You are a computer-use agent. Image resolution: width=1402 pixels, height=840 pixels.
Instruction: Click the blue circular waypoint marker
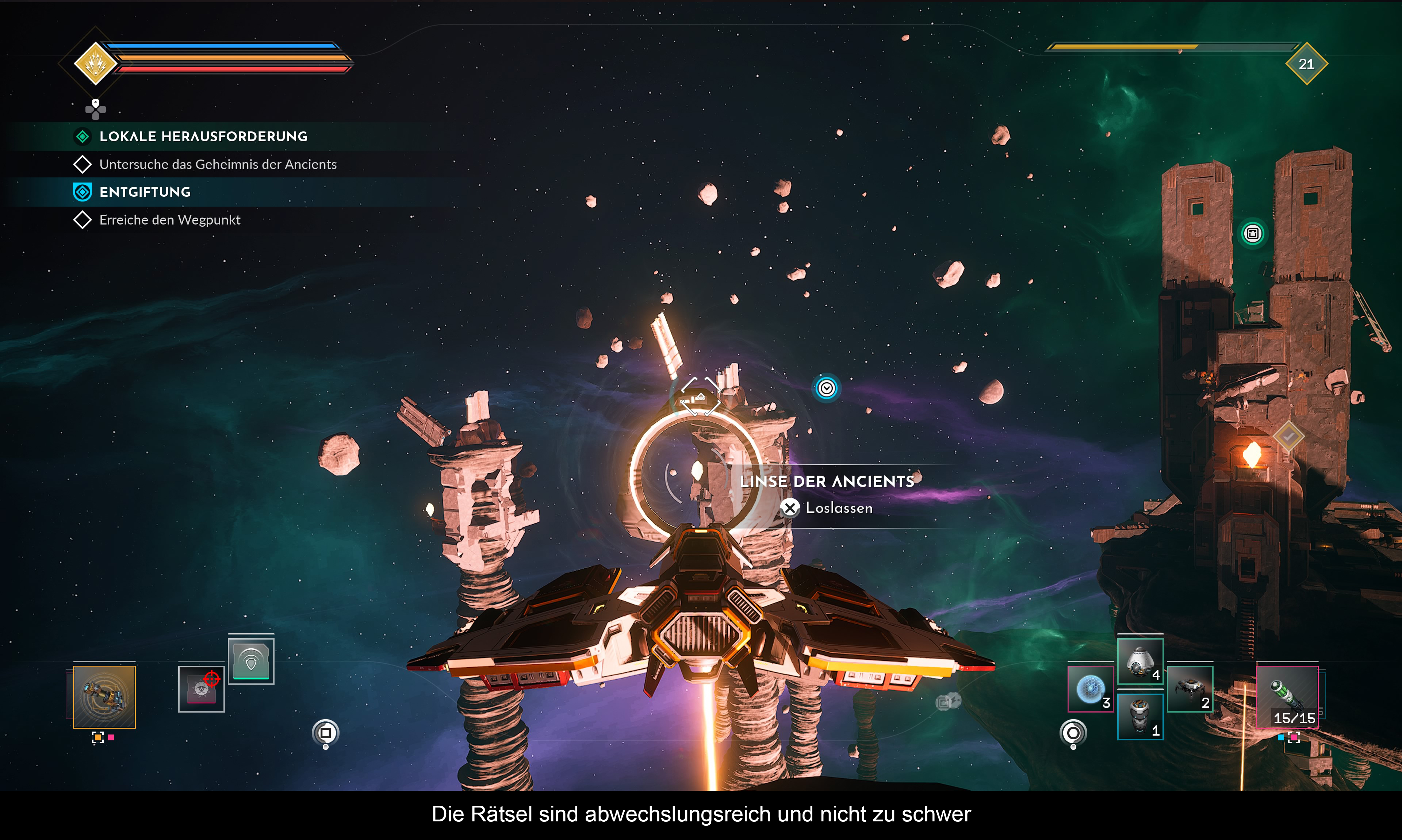[826, 388]
